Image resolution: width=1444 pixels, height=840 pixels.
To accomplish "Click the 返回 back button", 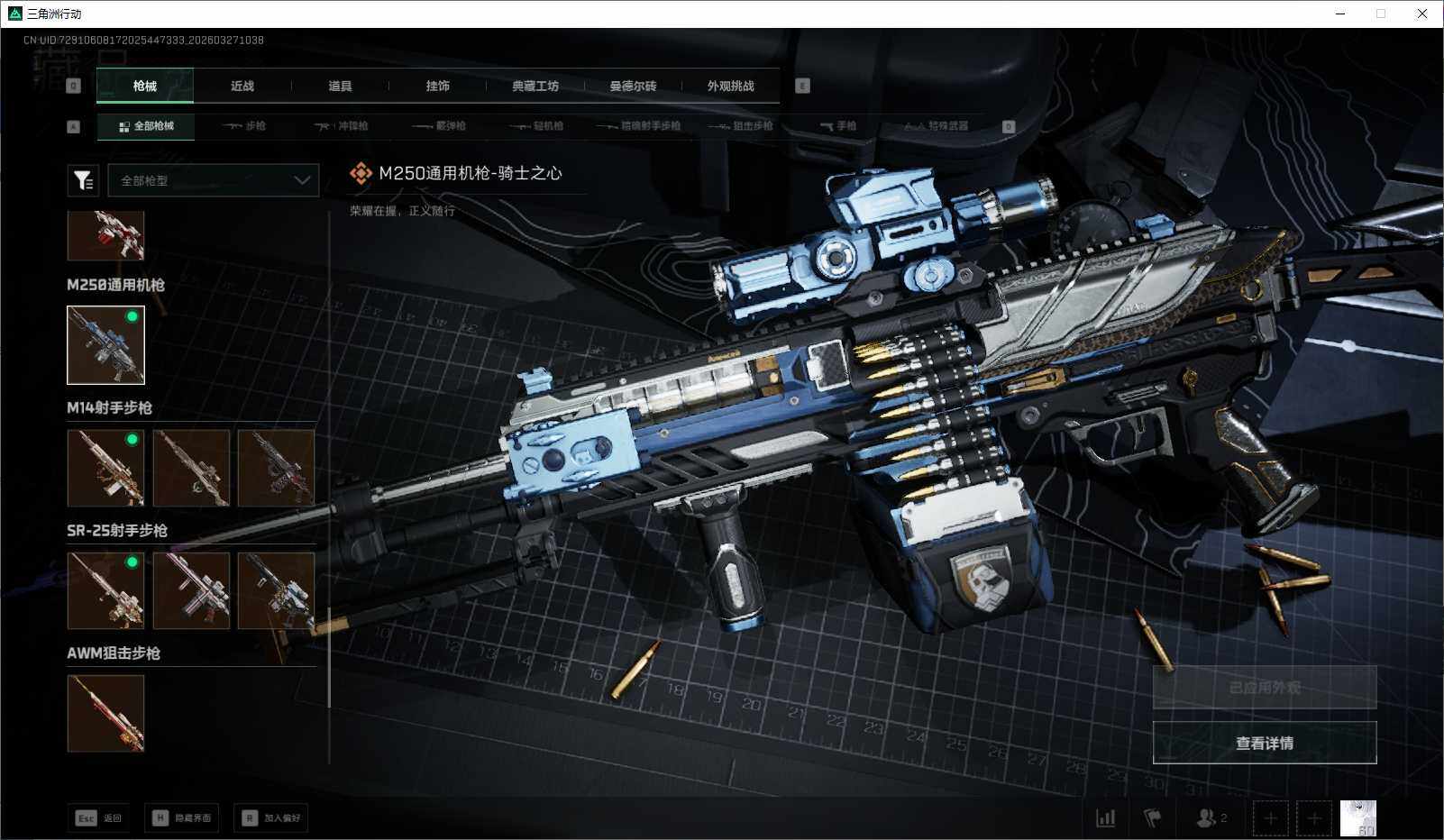I will pos(98,817).
